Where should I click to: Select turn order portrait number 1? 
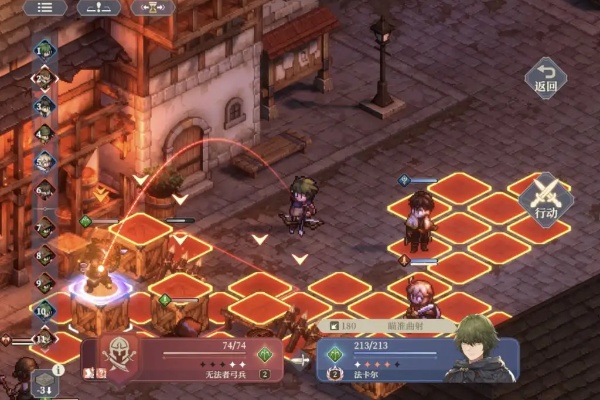pos(44,48)
